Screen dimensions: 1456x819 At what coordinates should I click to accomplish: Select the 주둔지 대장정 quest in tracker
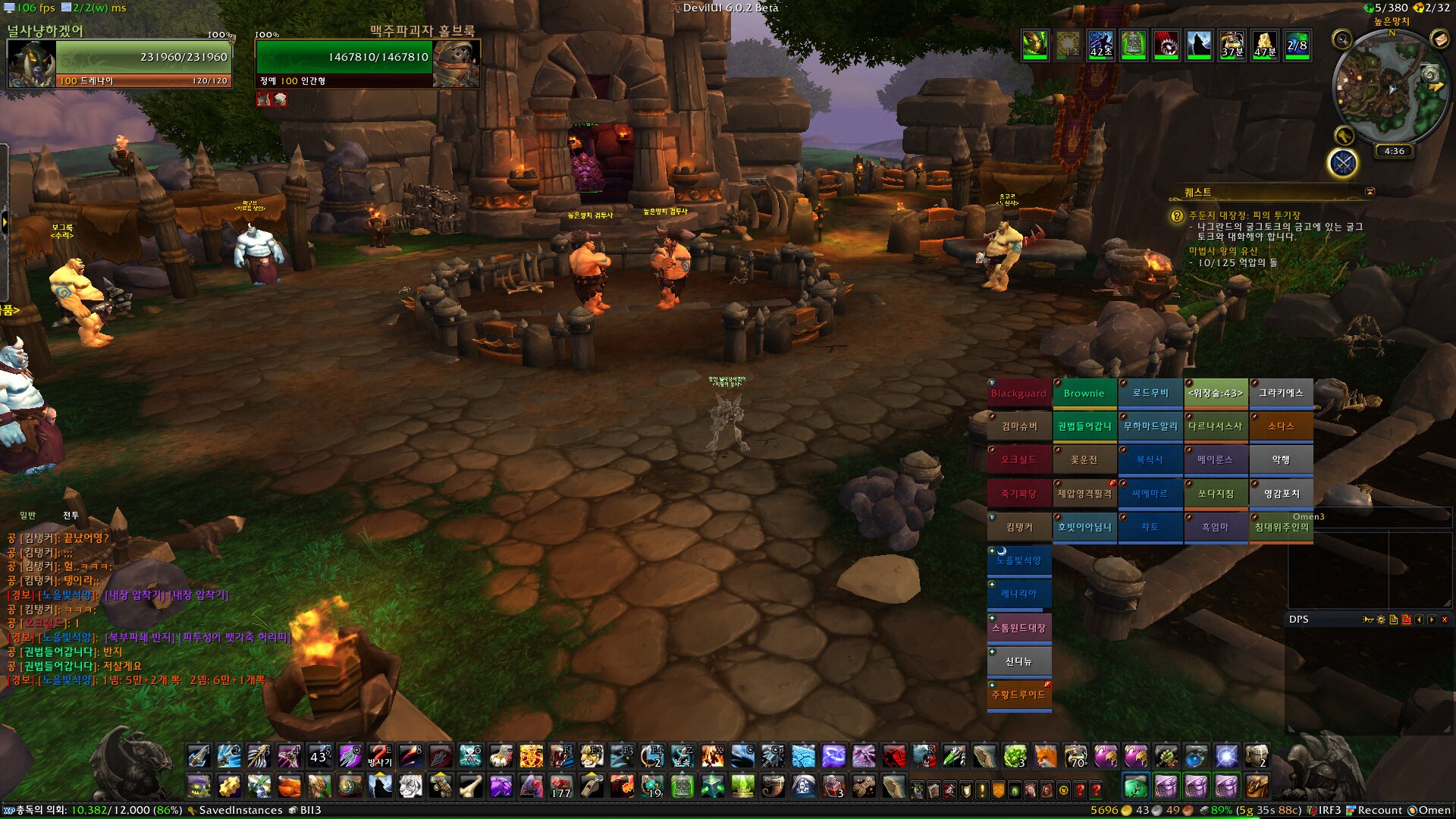tap(1244, 215)
